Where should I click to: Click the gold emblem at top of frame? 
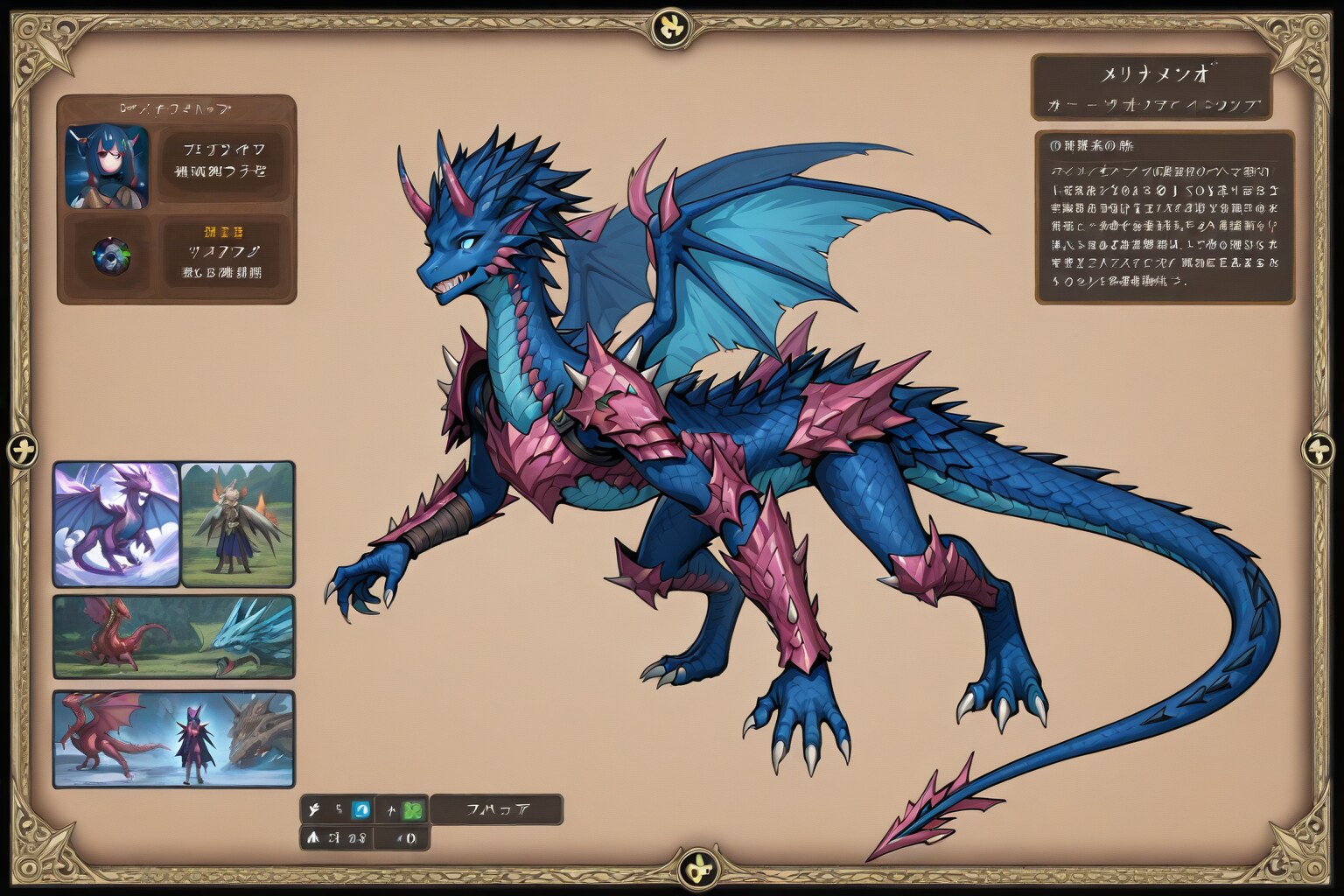[672, 26]
